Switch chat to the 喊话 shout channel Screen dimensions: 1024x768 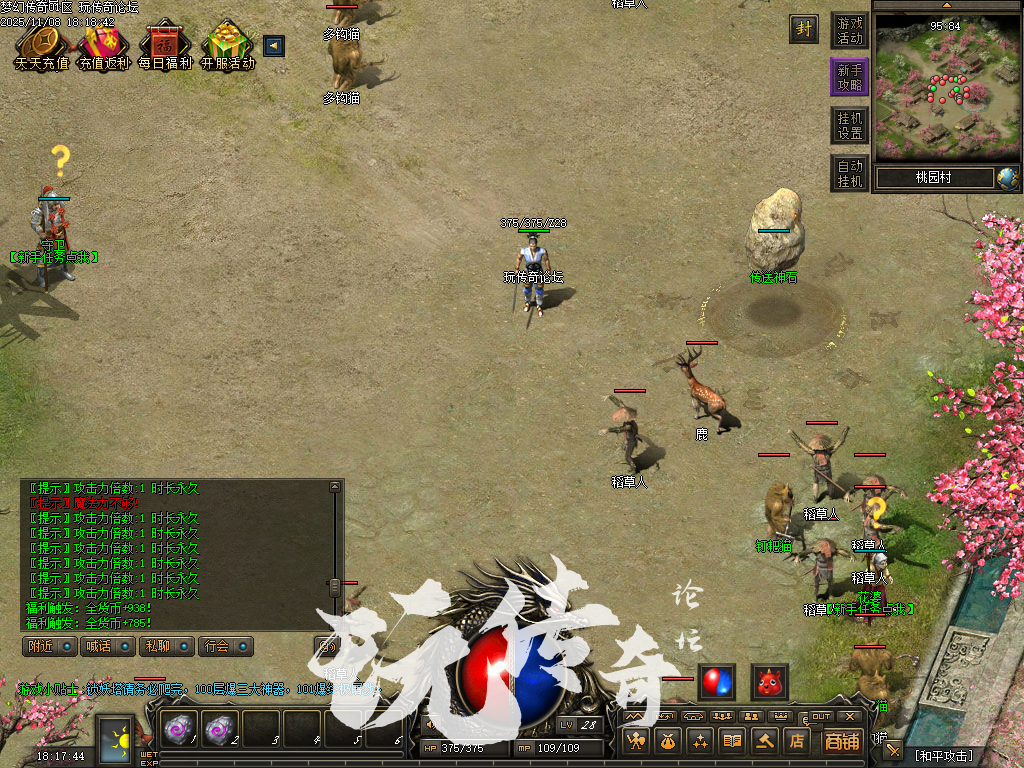[108, 646]
